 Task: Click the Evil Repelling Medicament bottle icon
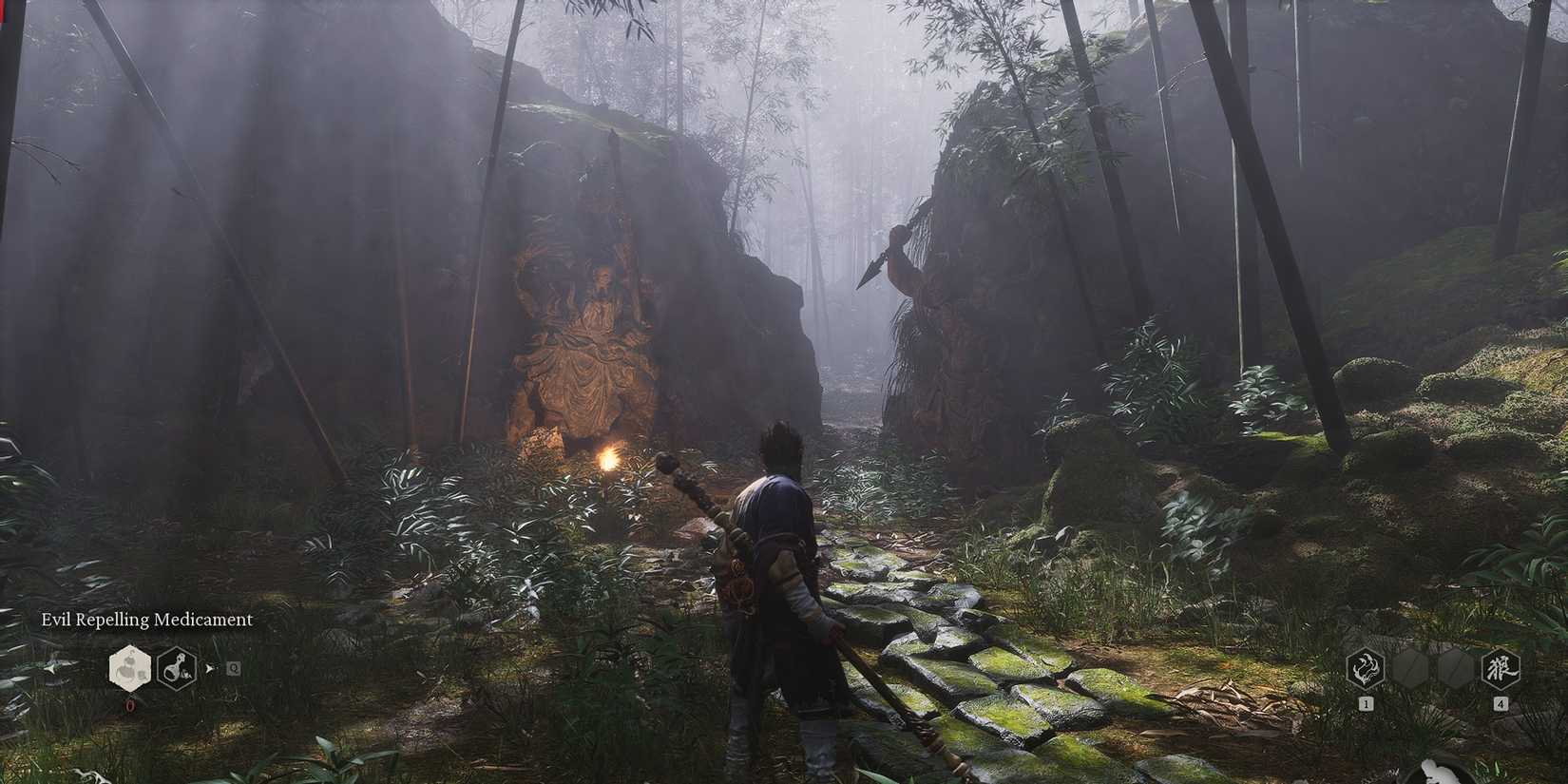(176, 668)
